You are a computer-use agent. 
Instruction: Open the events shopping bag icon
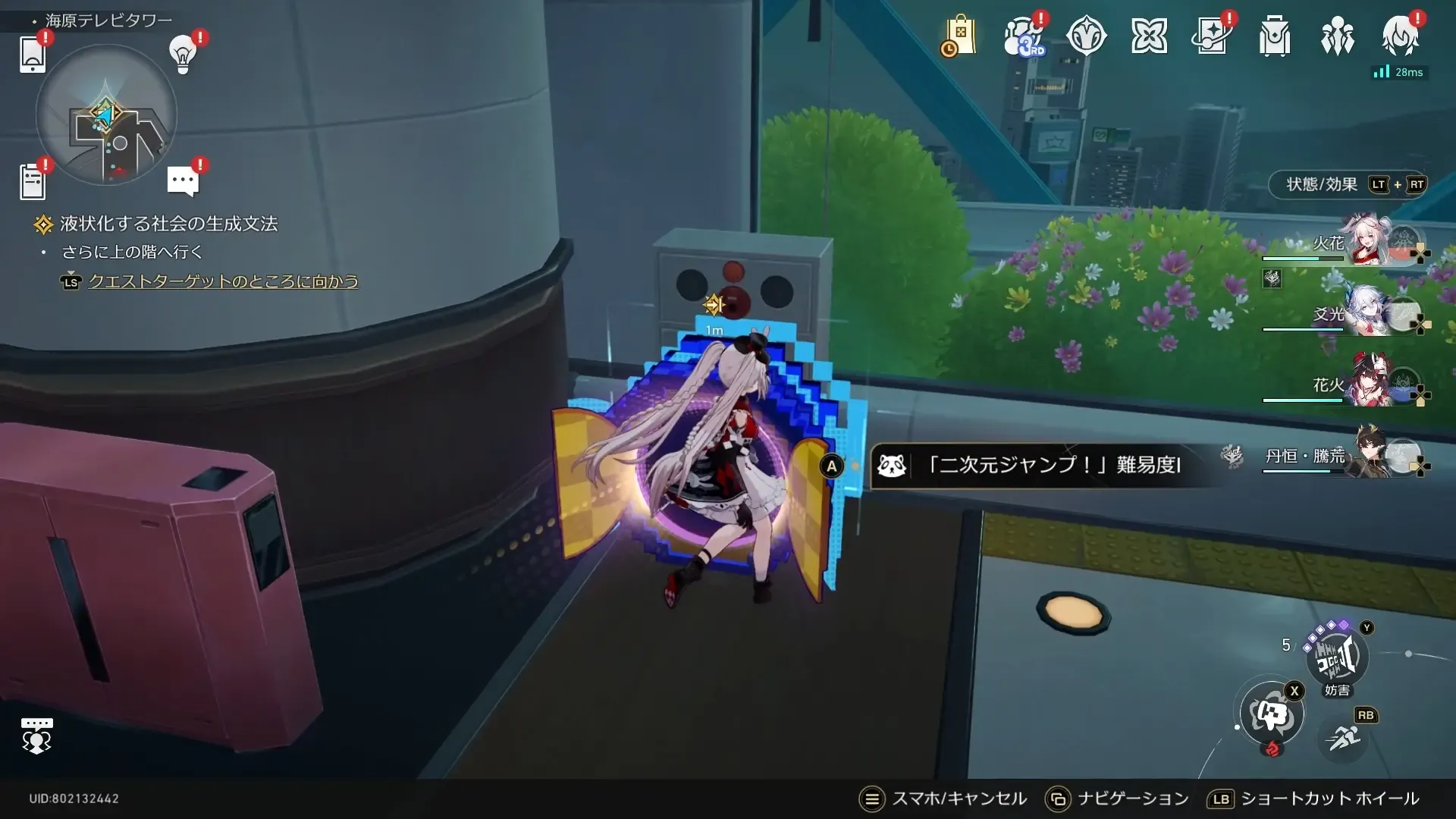tap(960, 36)
